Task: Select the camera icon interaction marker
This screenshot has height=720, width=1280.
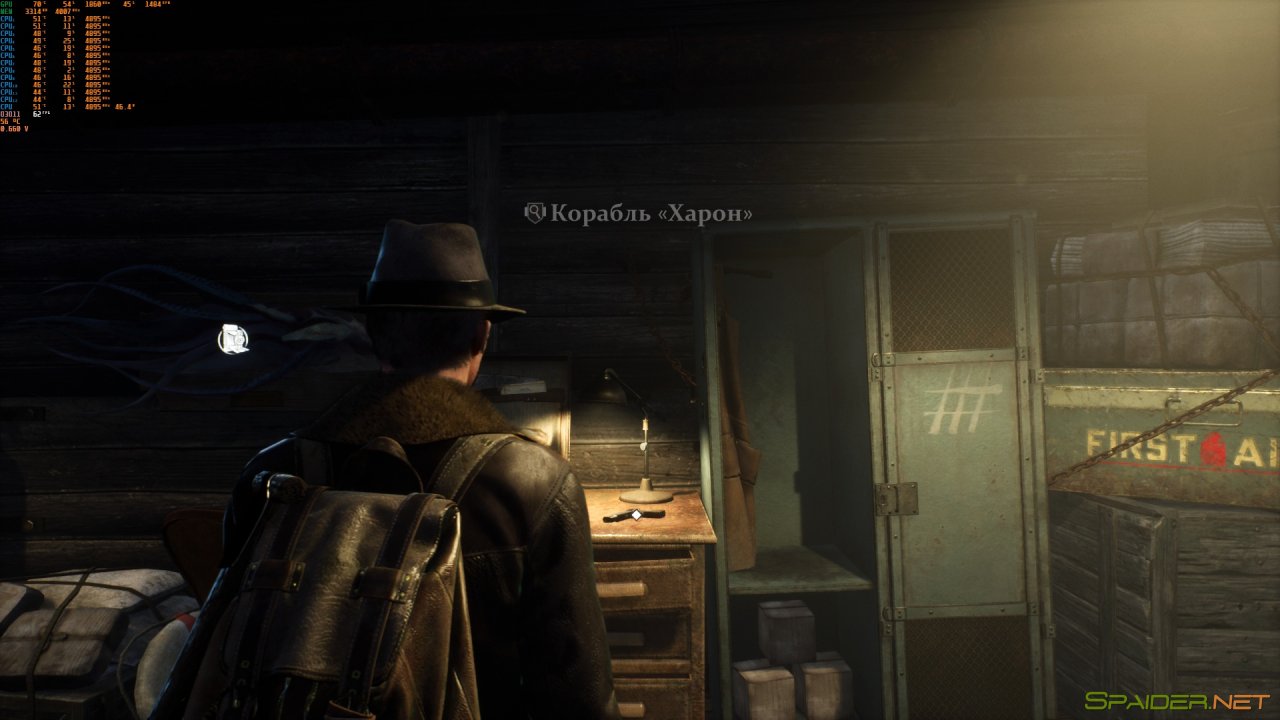Action: [x=233, y=340]
